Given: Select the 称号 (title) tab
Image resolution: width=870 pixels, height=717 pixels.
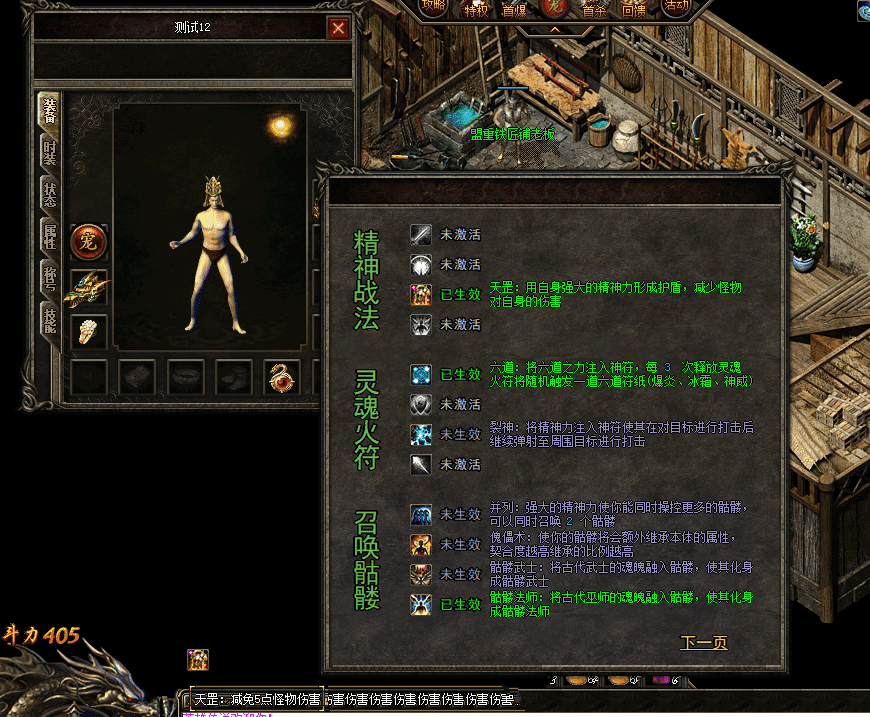Looking at the screenshot, I should (x=49, y=277).
